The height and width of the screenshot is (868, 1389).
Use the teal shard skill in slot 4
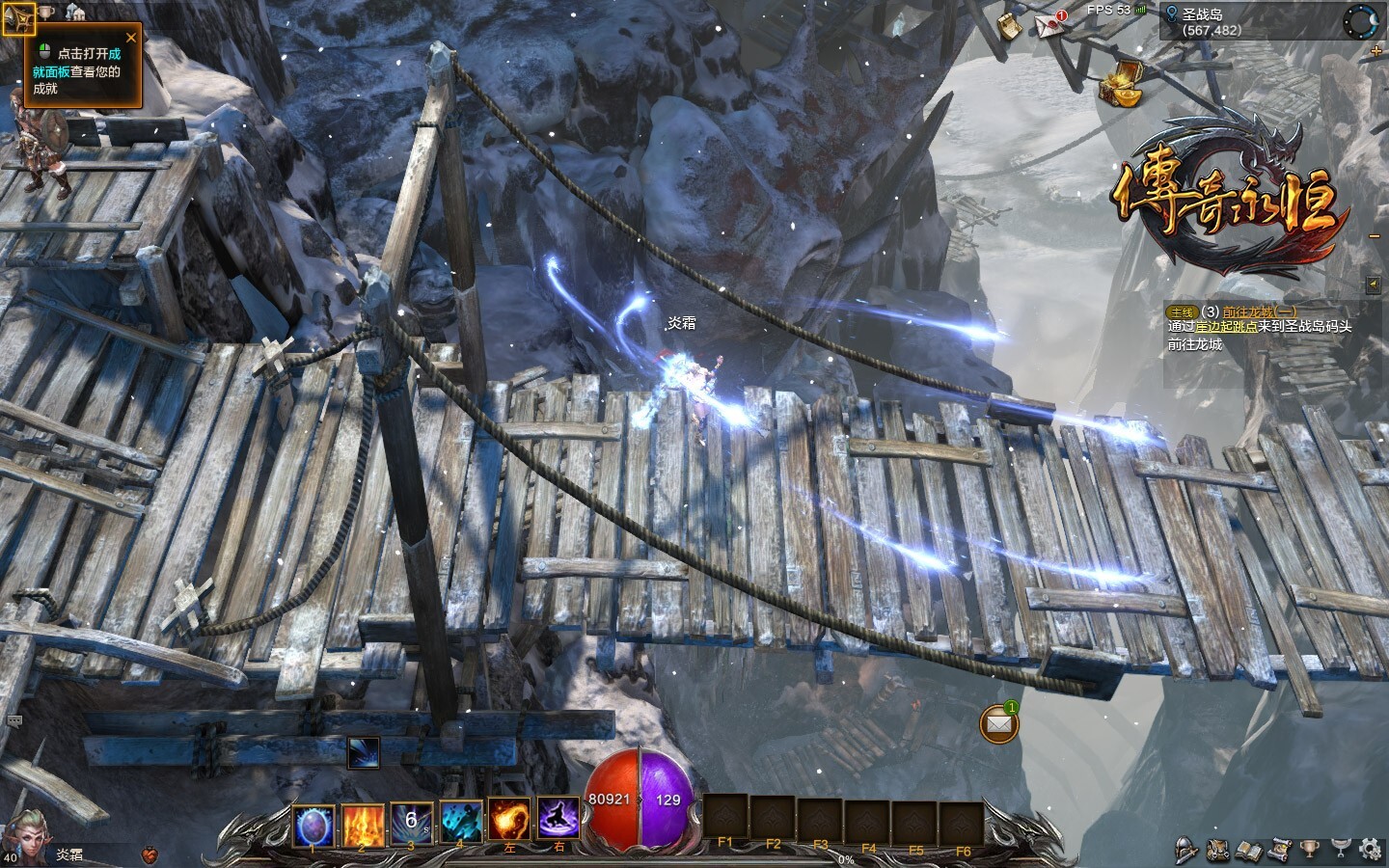[461, 822]
